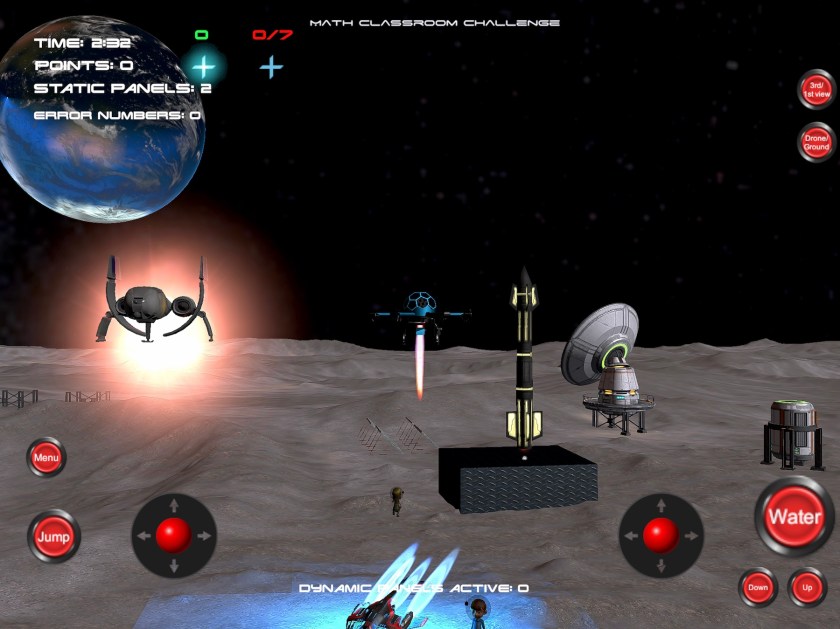Viewport: 840px width, 629px height.
Task: Open the red Menu button
Action: click(46, 458)
